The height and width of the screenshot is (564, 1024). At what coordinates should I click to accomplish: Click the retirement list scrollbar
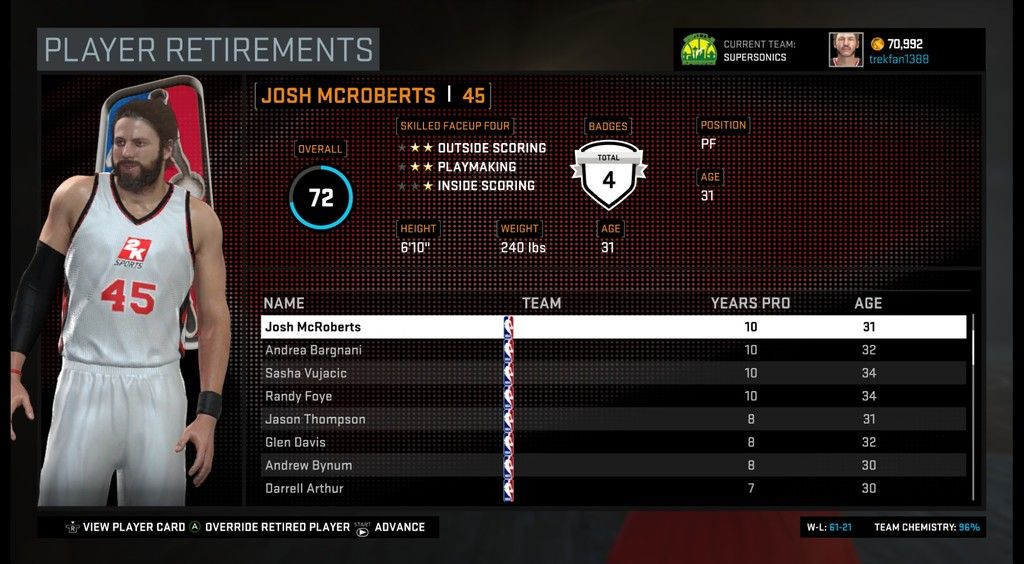coord(973,340)
